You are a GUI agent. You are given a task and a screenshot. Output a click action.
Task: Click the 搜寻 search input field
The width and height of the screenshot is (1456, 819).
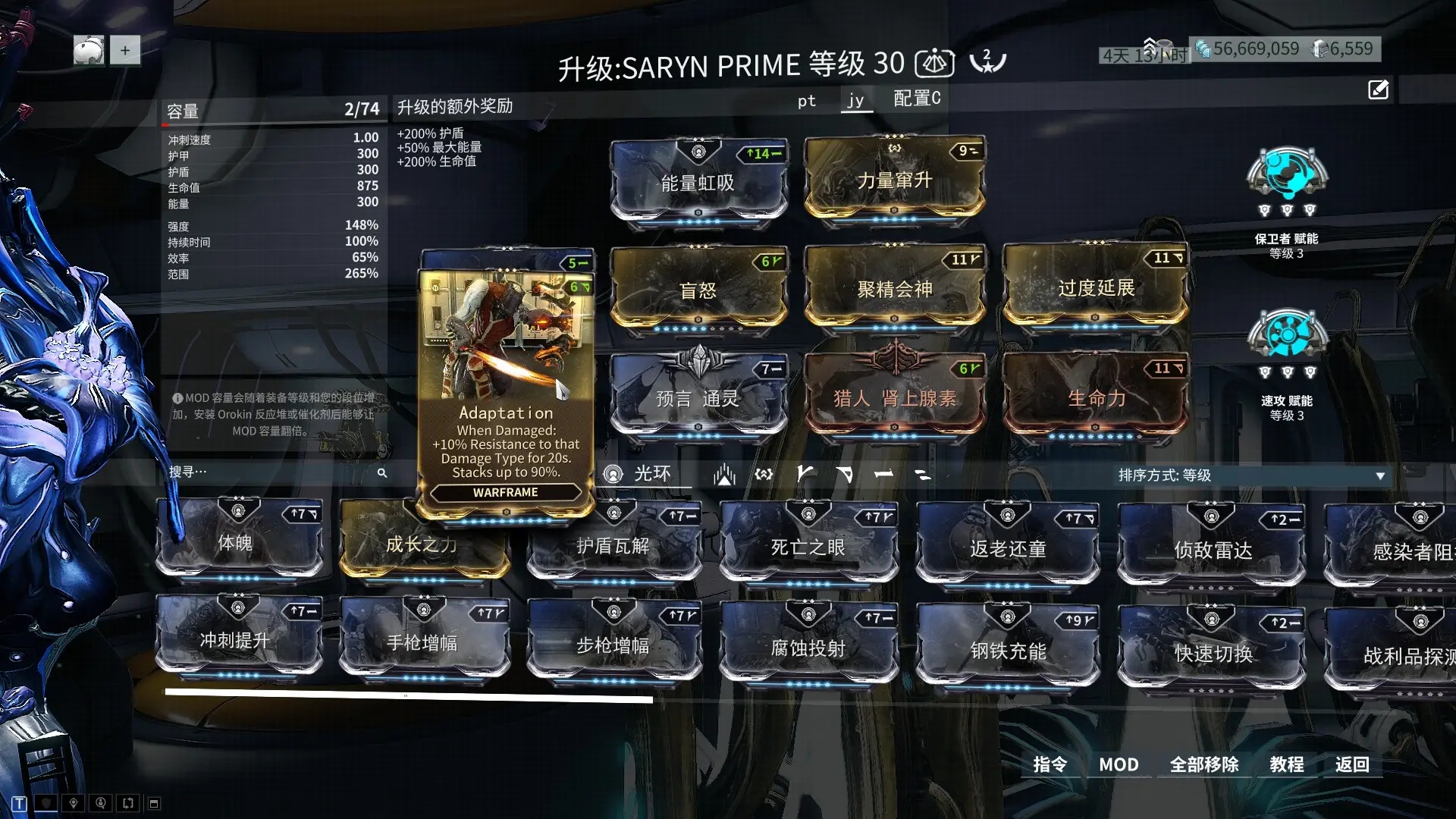(x=273, y=472)
